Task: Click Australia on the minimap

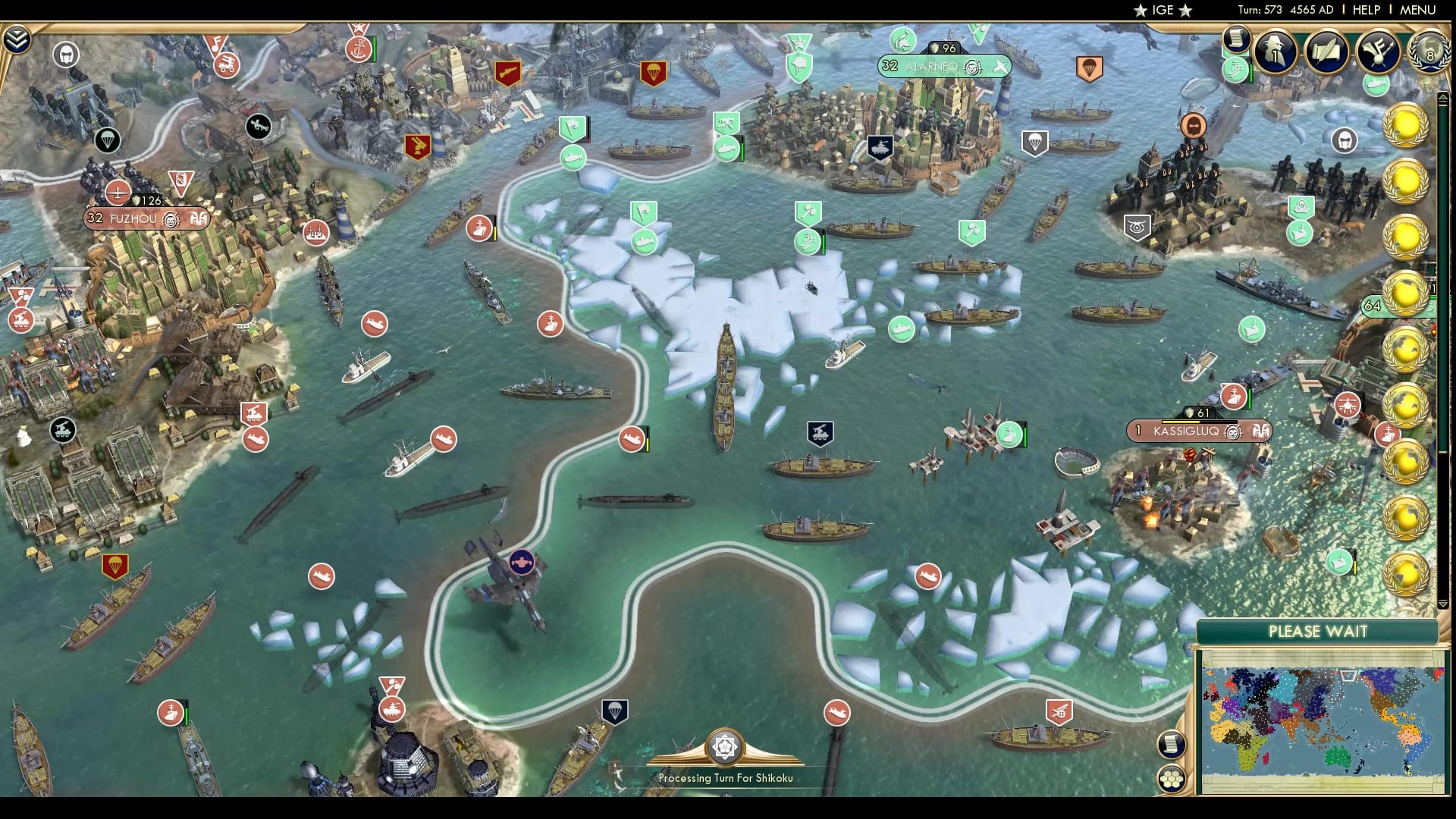Action: (x=1337, y=757)
